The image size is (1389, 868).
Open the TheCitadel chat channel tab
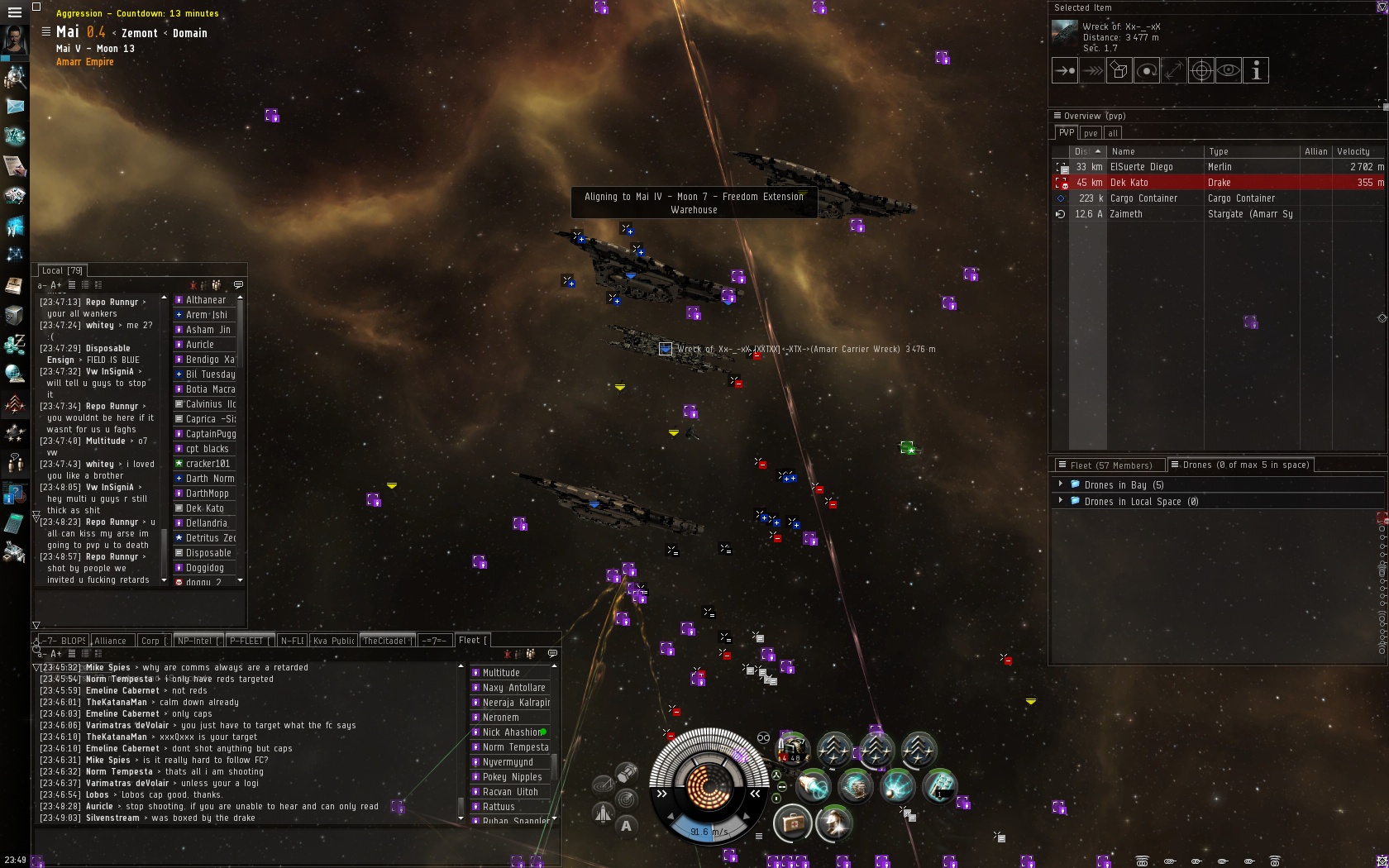click(384, 641)
